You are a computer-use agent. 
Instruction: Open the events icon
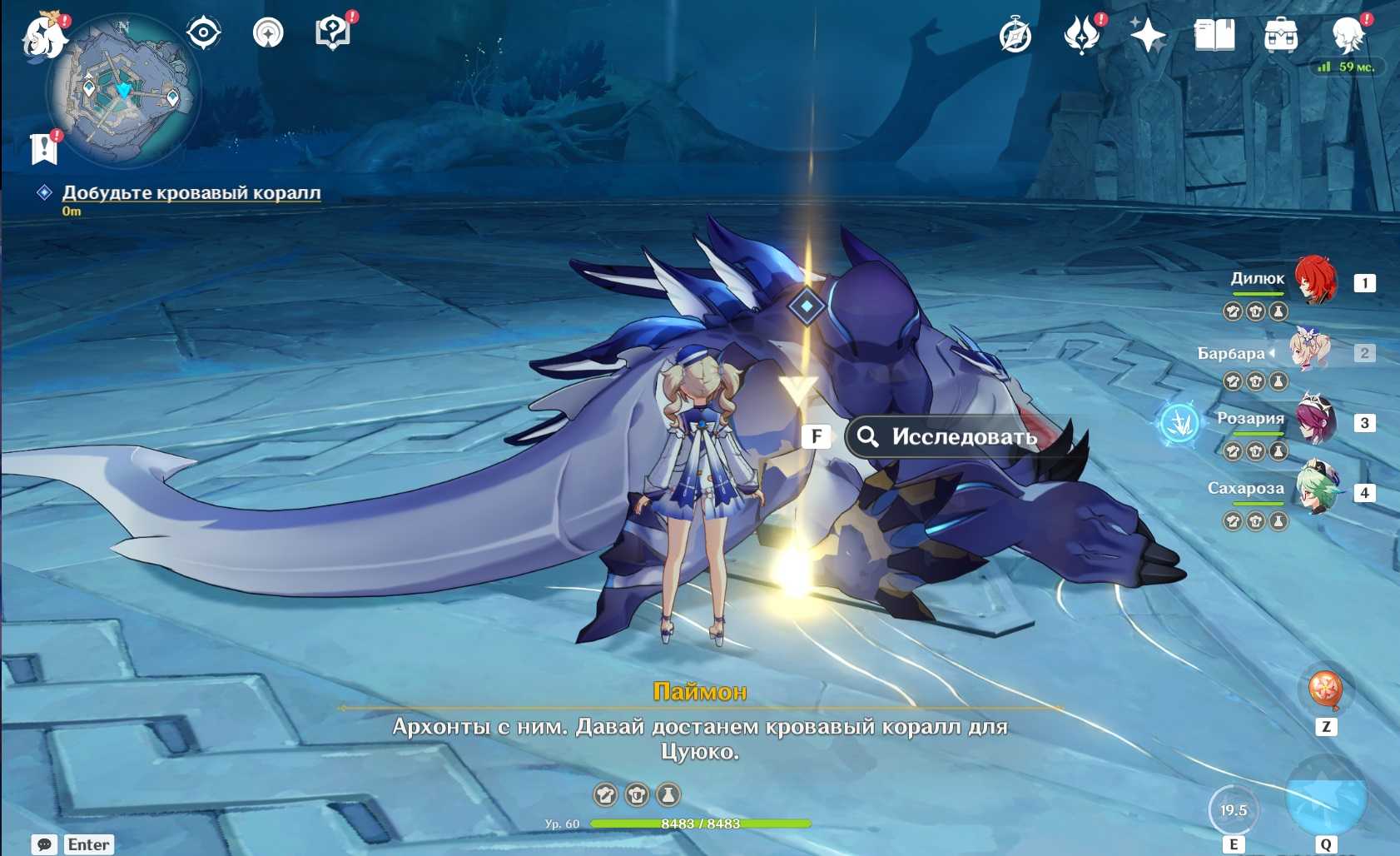(1081, 36)
